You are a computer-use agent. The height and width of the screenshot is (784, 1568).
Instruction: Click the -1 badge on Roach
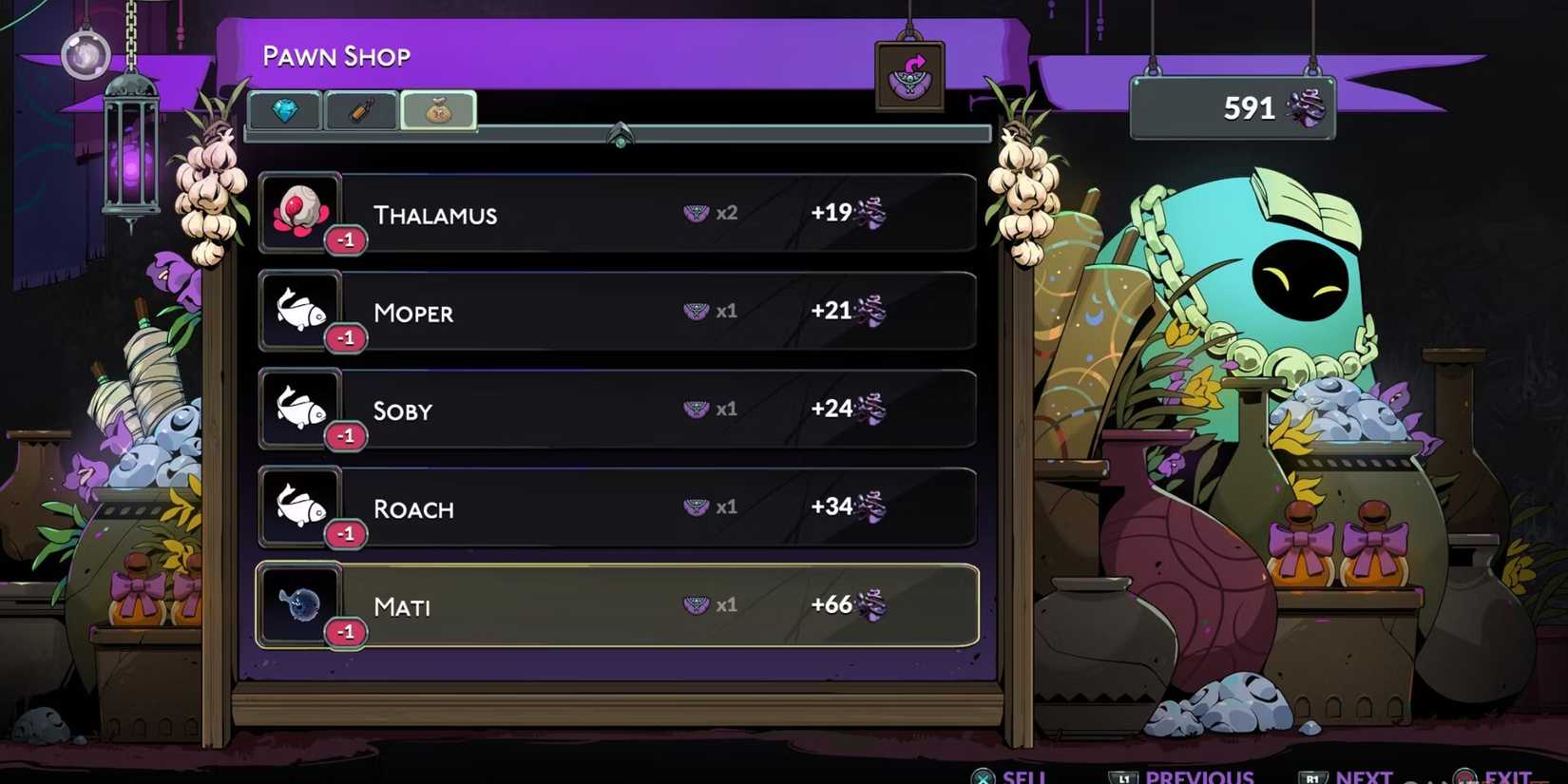pos(346,533)
